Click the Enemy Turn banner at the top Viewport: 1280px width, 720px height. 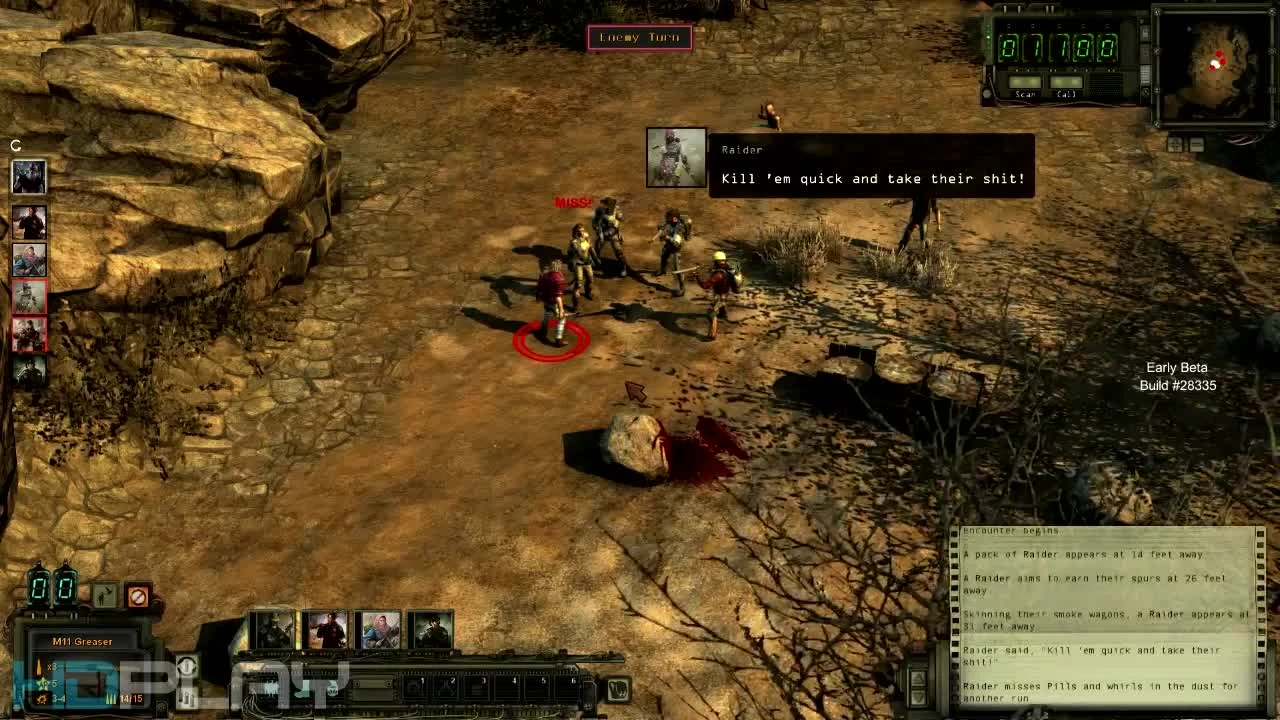640,37
